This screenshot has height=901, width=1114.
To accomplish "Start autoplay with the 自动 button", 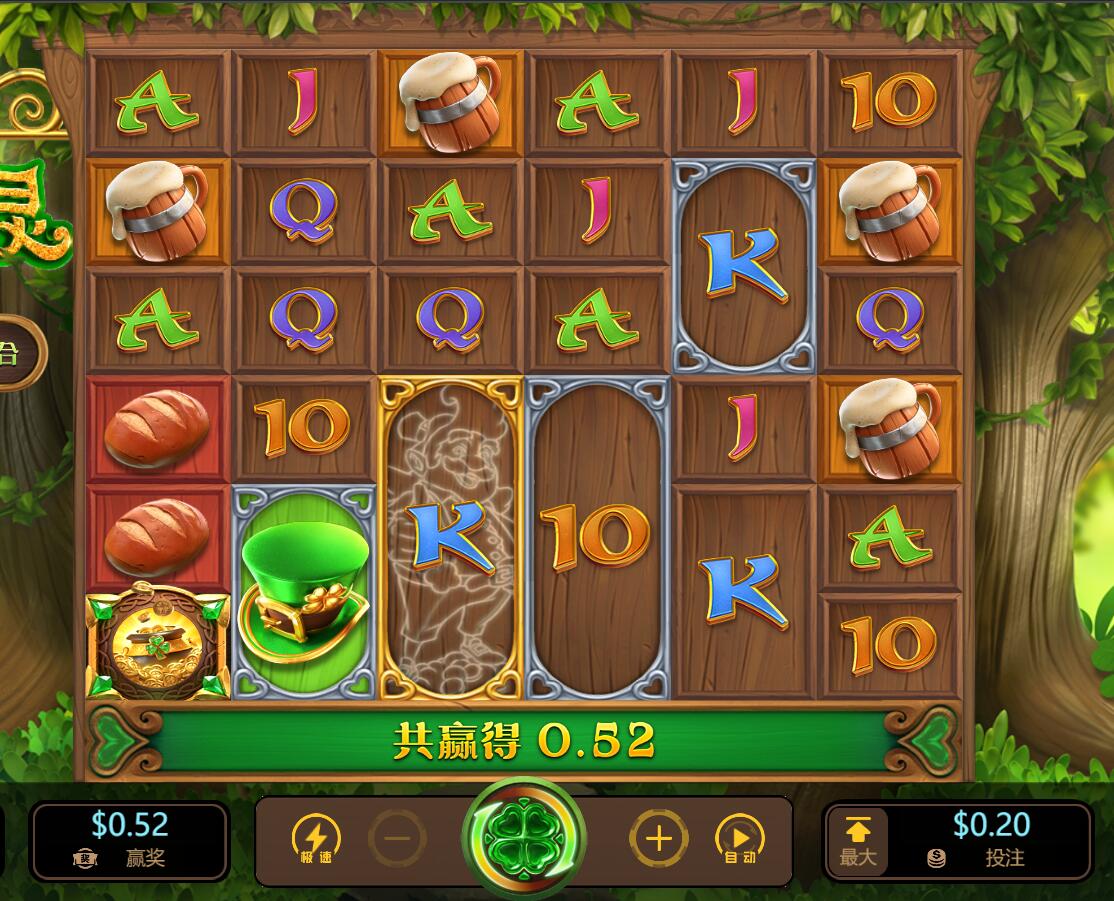I will click(x=740, y=840).
